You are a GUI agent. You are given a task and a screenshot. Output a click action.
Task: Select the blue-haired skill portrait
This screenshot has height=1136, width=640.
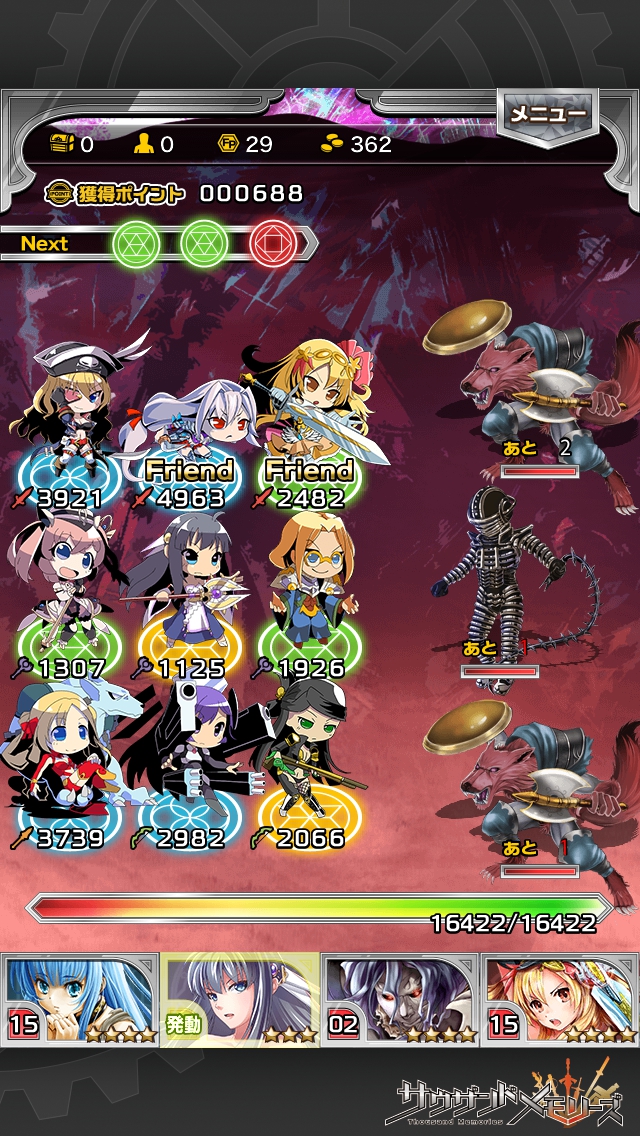pos(80,999)
